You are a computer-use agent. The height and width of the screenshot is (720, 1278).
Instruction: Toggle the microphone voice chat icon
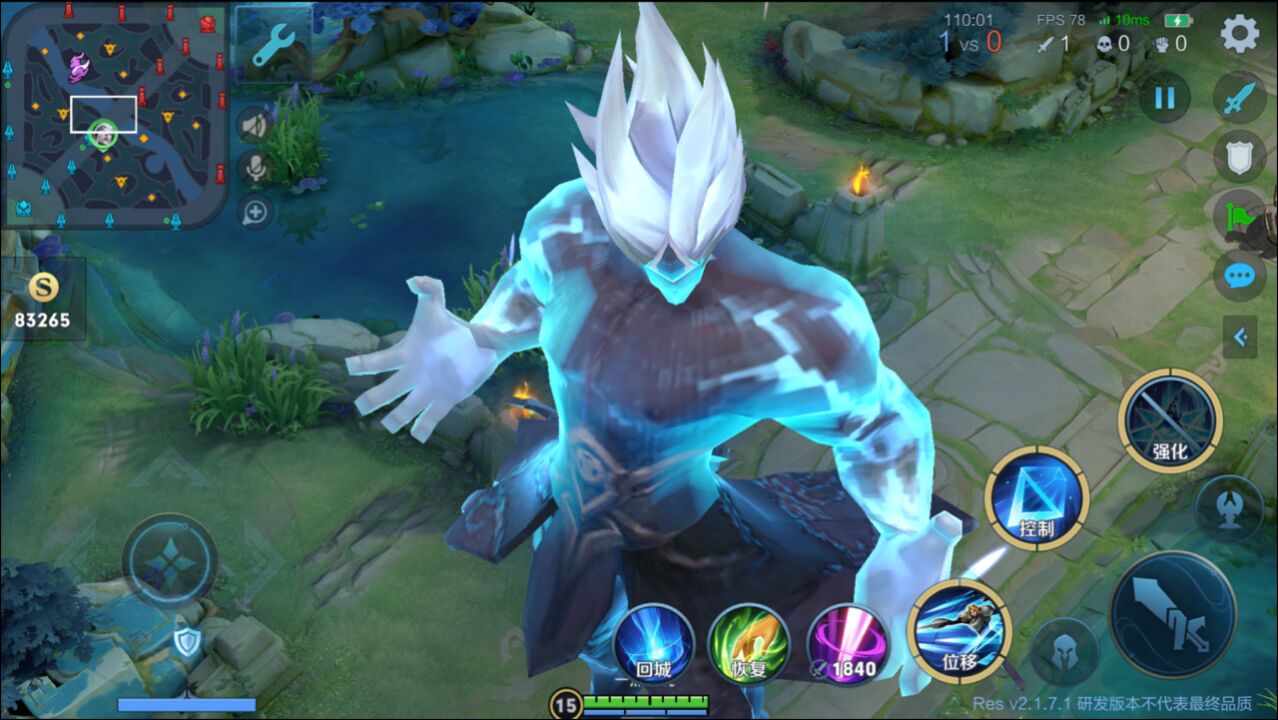tap(255, 168)
